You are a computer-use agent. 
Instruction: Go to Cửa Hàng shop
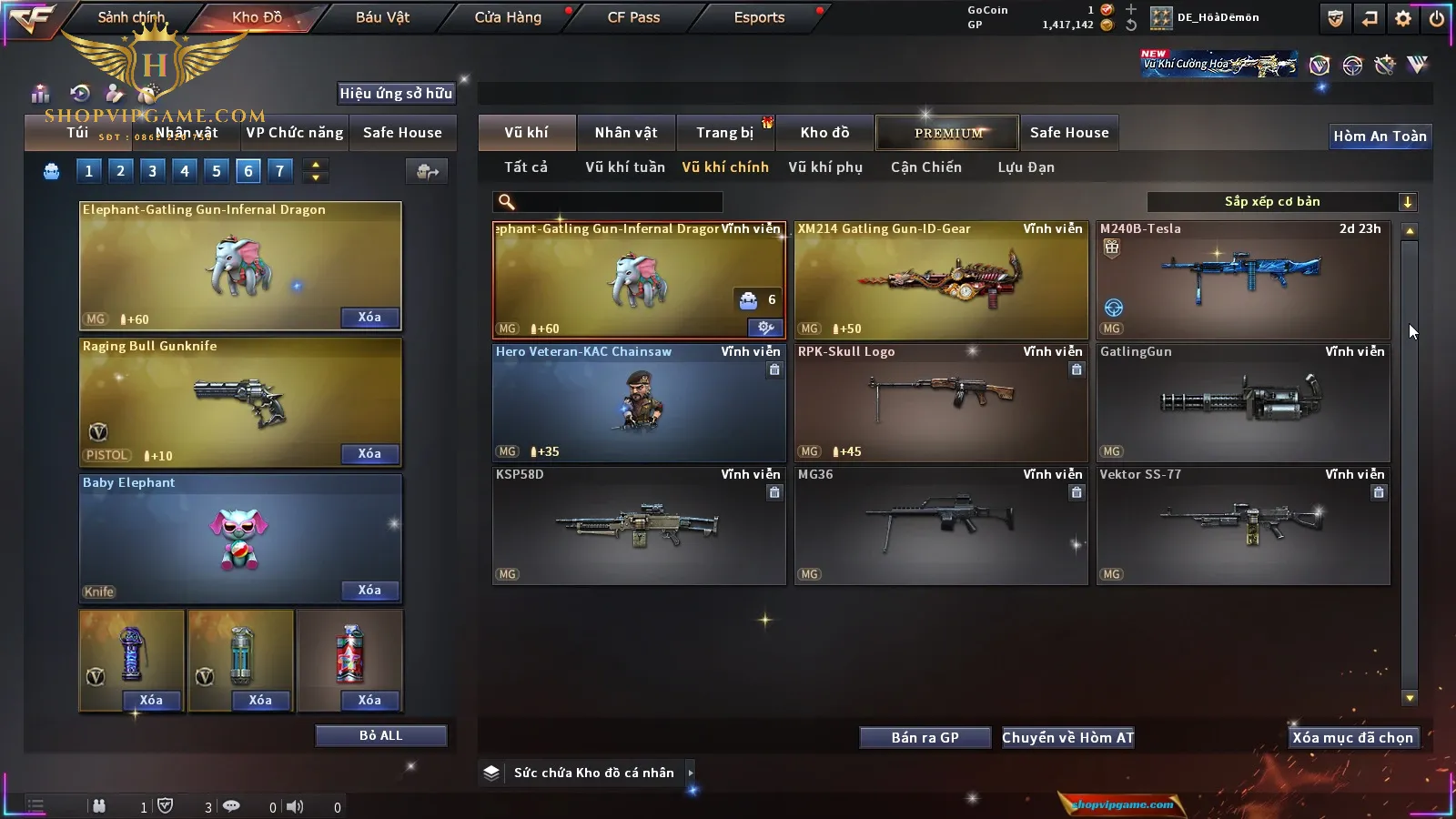508,17
